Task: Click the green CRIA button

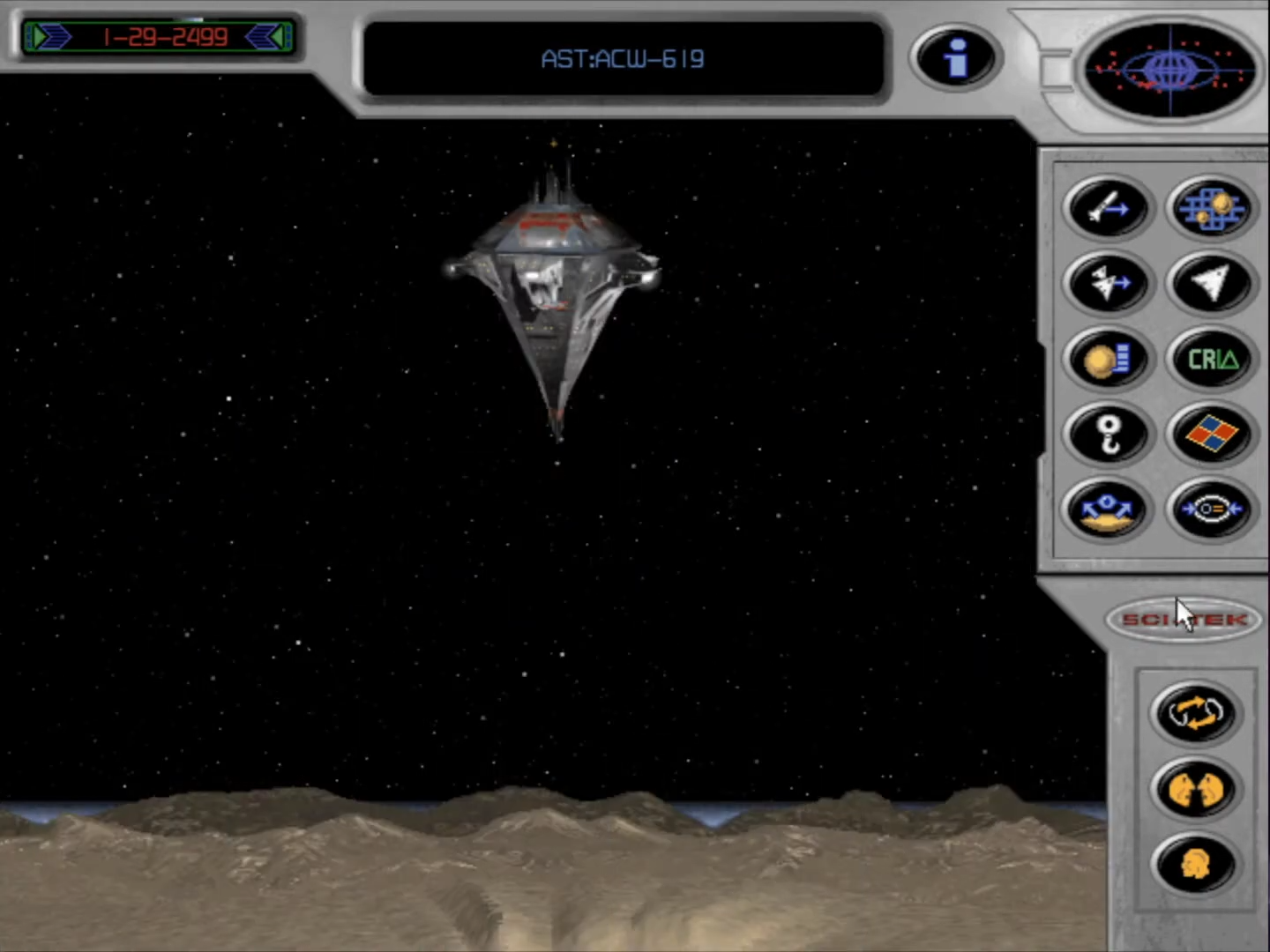Action: [1211, 359]
